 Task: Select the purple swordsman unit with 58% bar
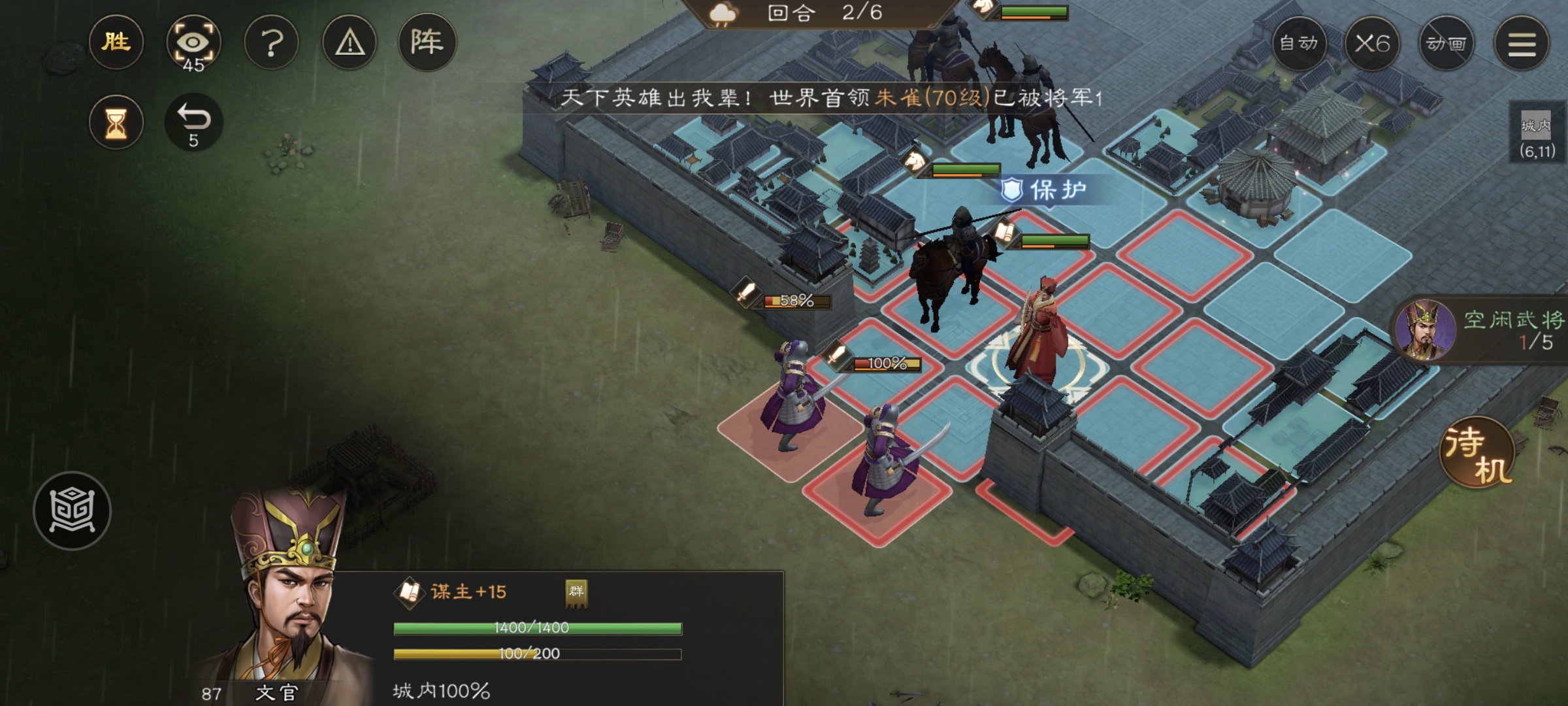click(x=792, y=395)
